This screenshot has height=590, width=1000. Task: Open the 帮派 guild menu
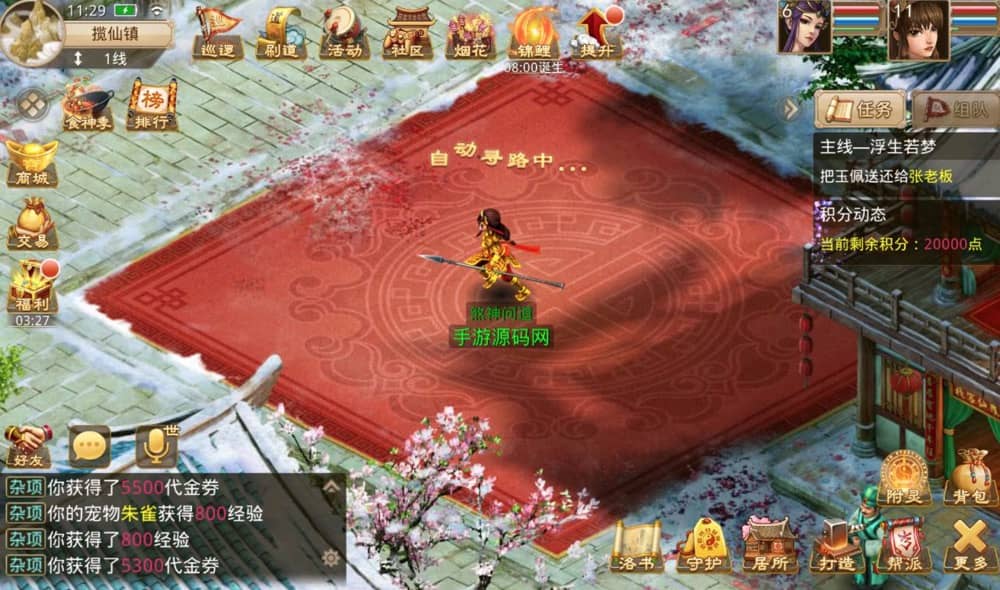pos(902,545)
